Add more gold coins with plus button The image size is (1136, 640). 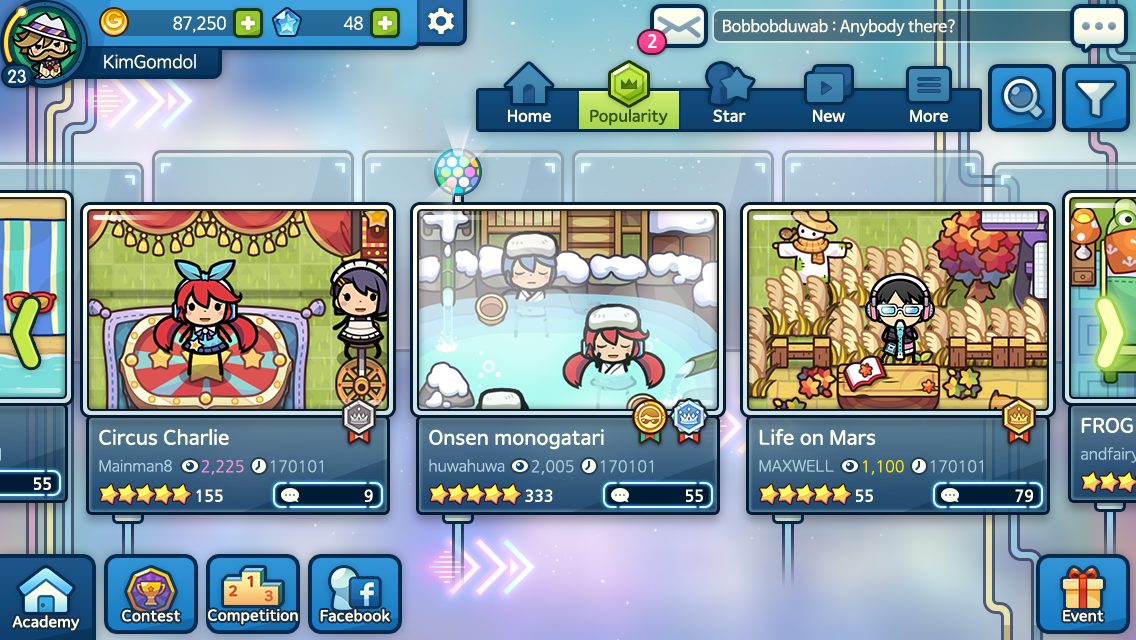point(248,23)
